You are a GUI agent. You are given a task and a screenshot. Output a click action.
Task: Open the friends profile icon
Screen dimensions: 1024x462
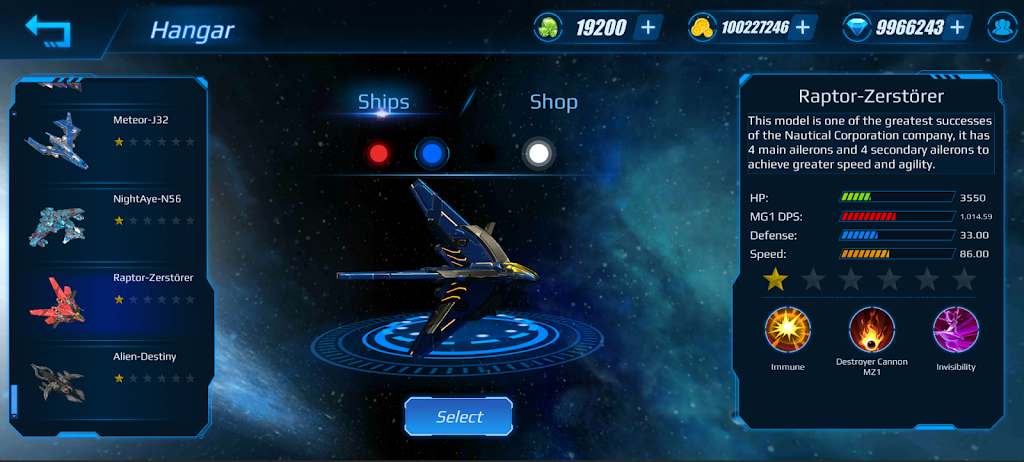pyautogui.click(x=1001, y=27)
